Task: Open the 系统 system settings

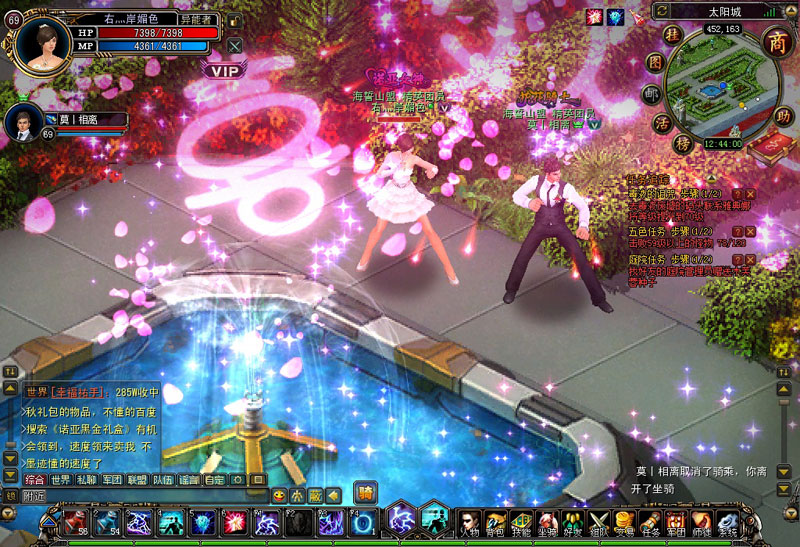Action: click(x=728, y=522)
